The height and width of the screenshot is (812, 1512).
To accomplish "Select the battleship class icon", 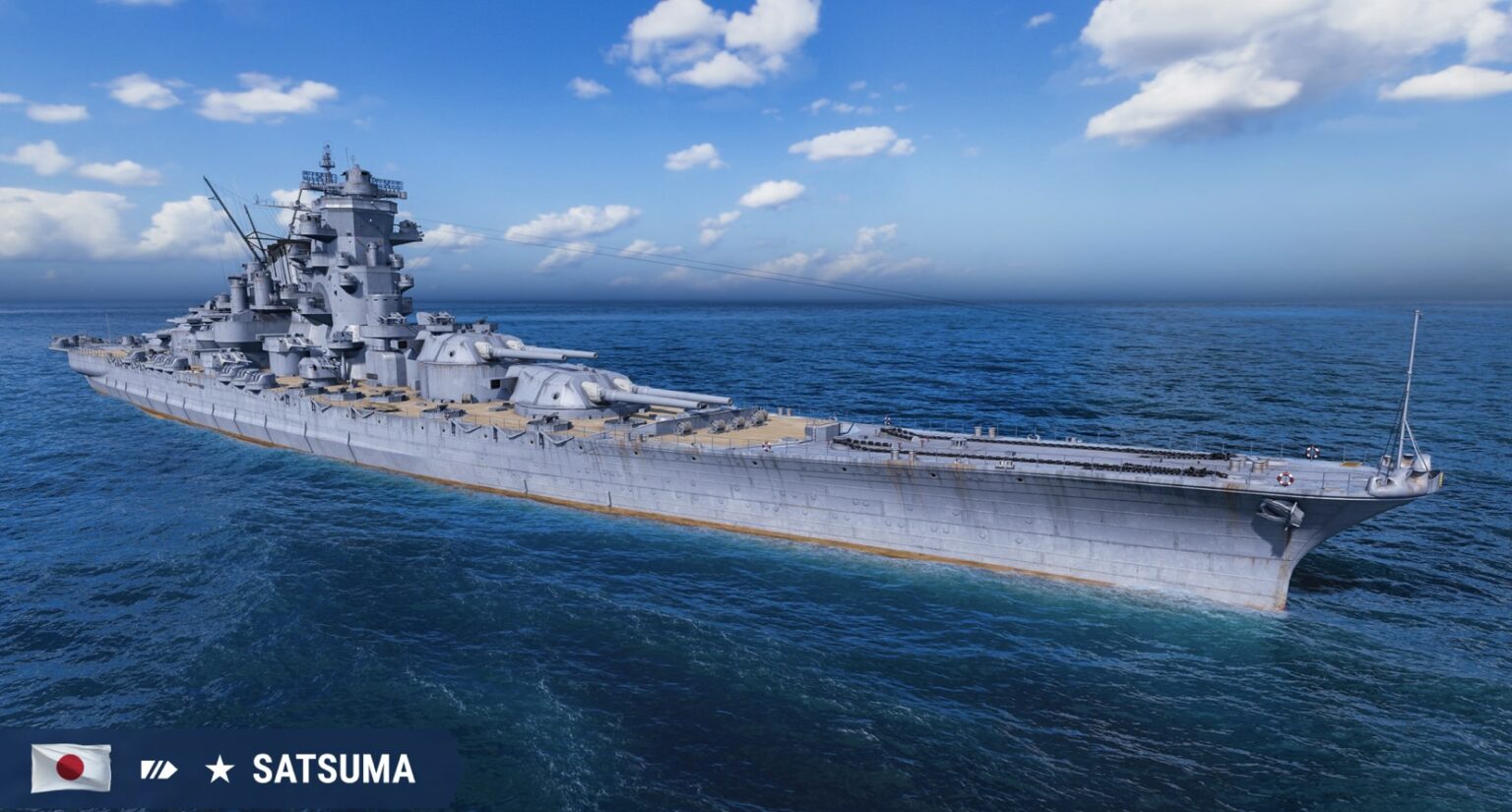I will coord(157,770).
